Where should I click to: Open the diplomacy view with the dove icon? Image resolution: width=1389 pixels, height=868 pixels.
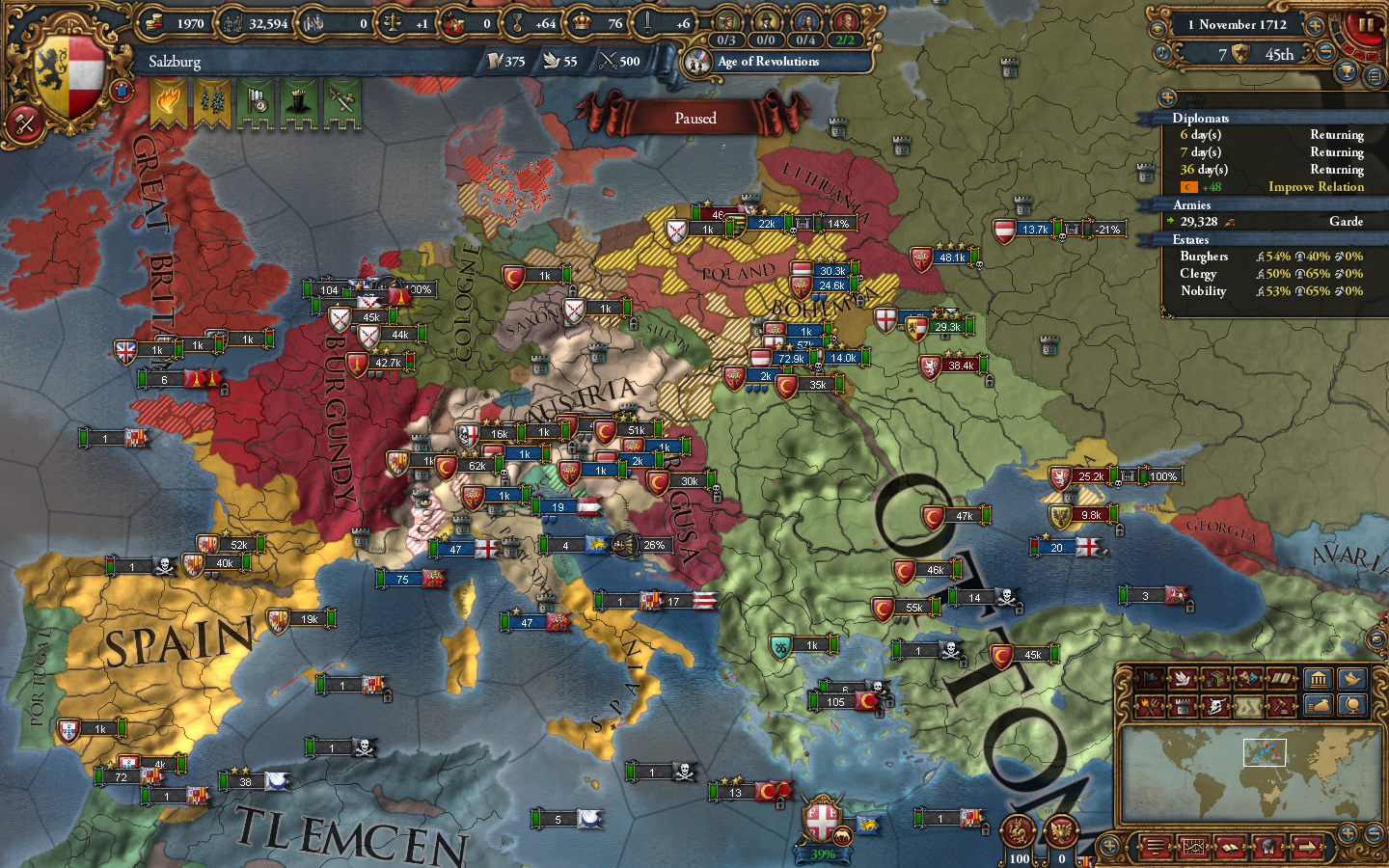coord(1181,680)
